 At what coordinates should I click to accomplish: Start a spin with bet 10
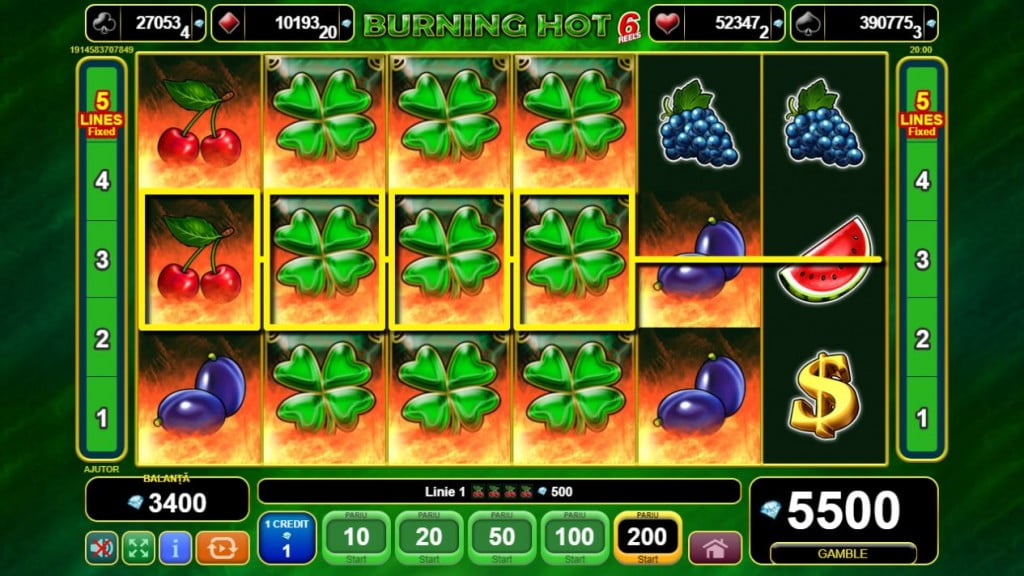(356, 538)
